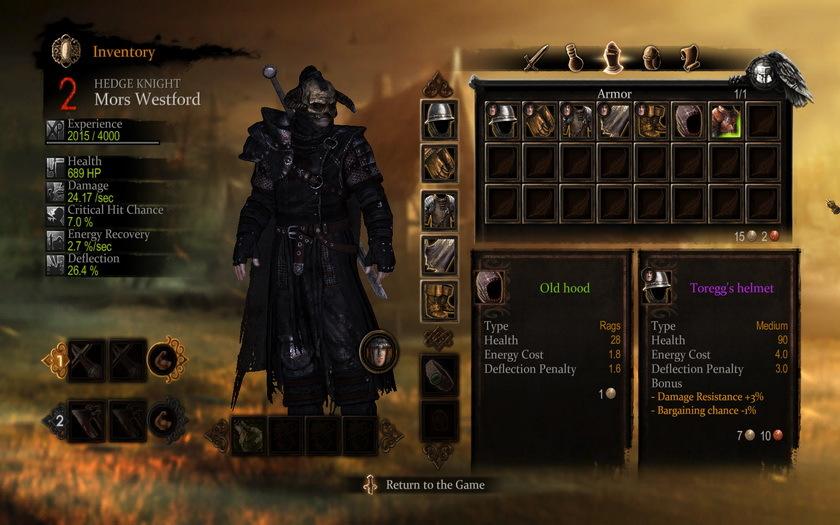The height and width of the screenshot is (525, 840).
Task: Select the equipped chest armor slot
Action: (x=439, y=209)
